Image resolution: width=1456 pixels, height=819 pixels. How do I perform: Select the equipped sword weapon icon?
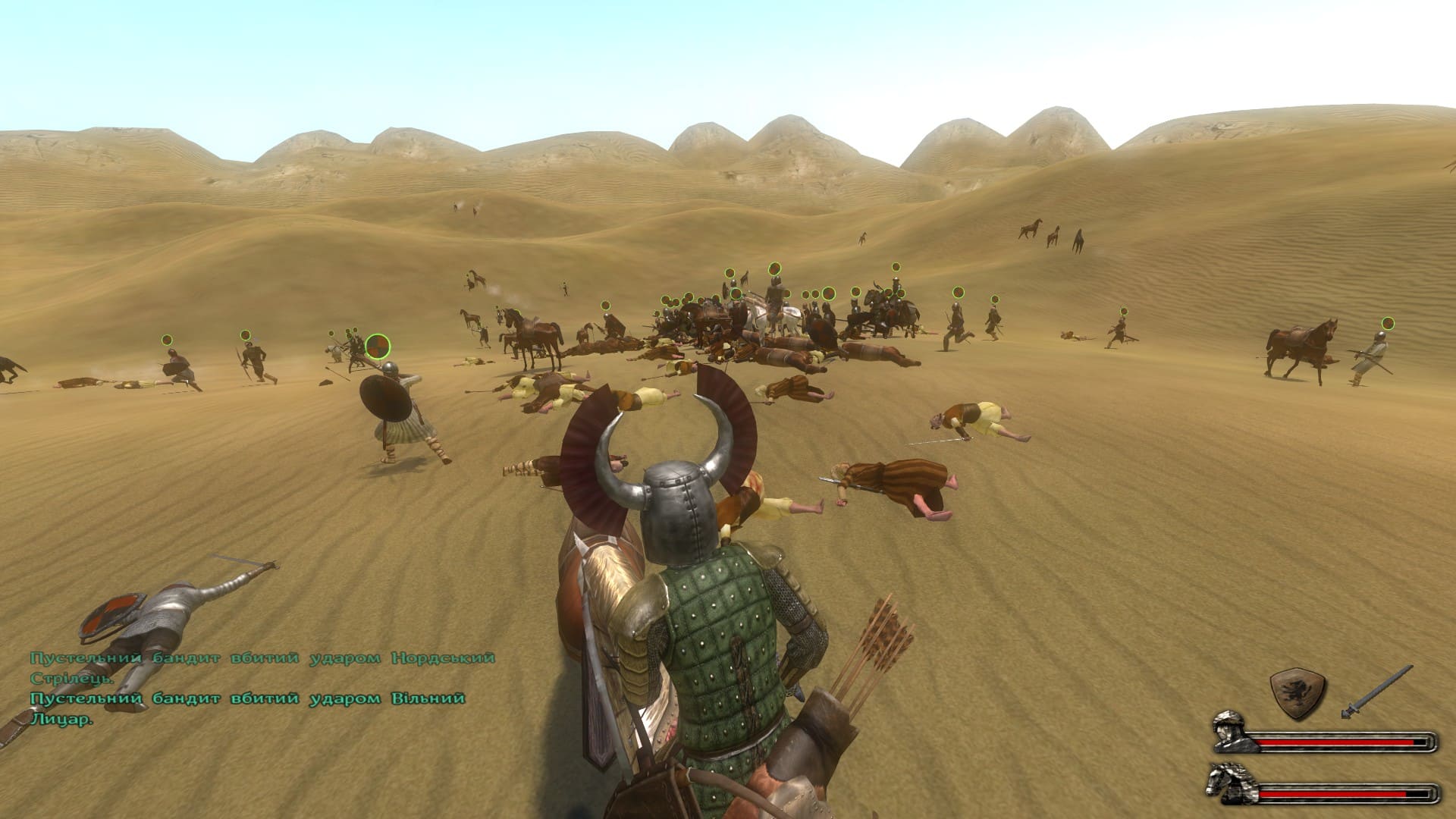pyautogui.click(x=1376, y=692)
